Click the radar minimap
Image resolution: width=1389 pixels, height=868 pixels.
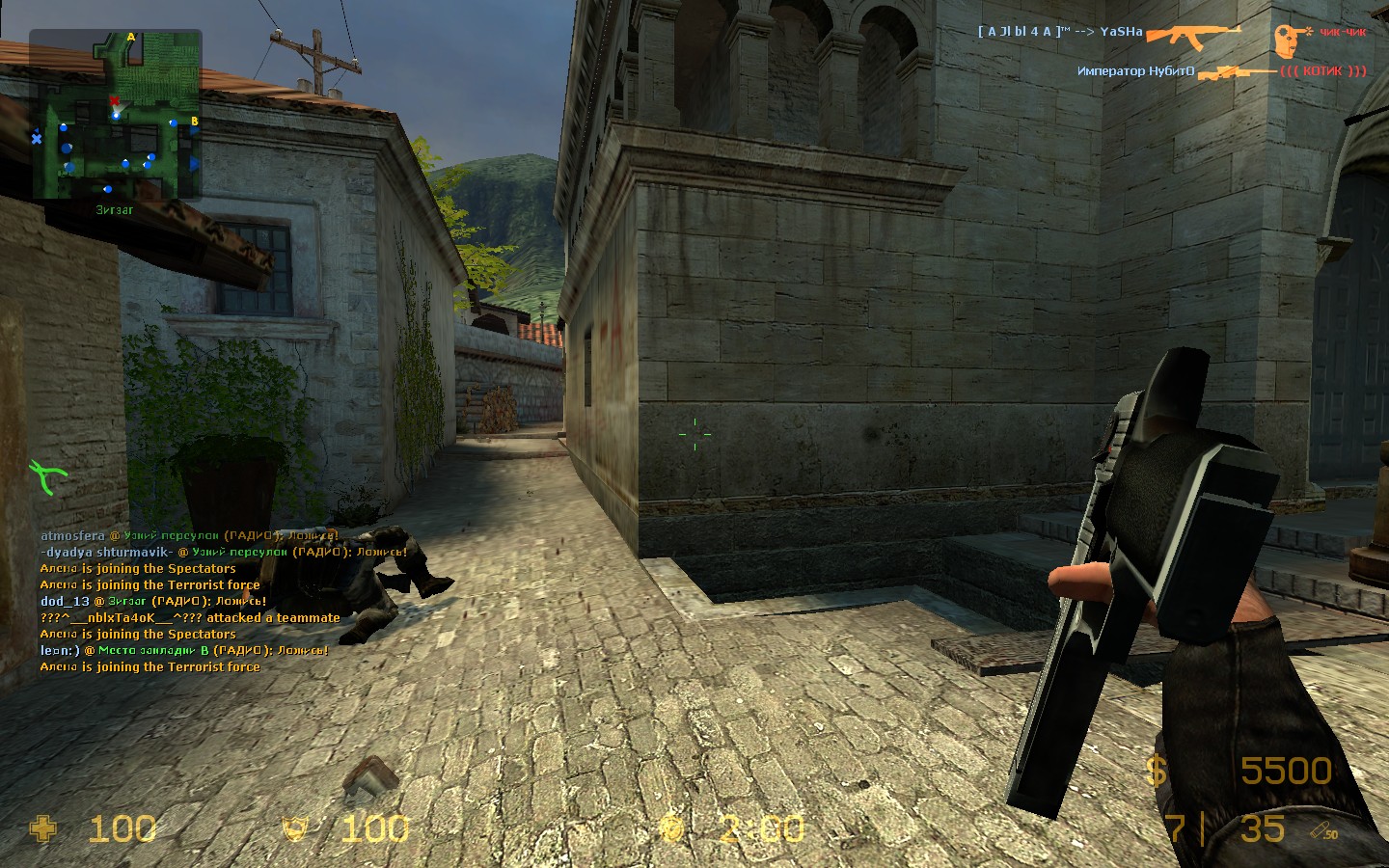tap(116, 114)
